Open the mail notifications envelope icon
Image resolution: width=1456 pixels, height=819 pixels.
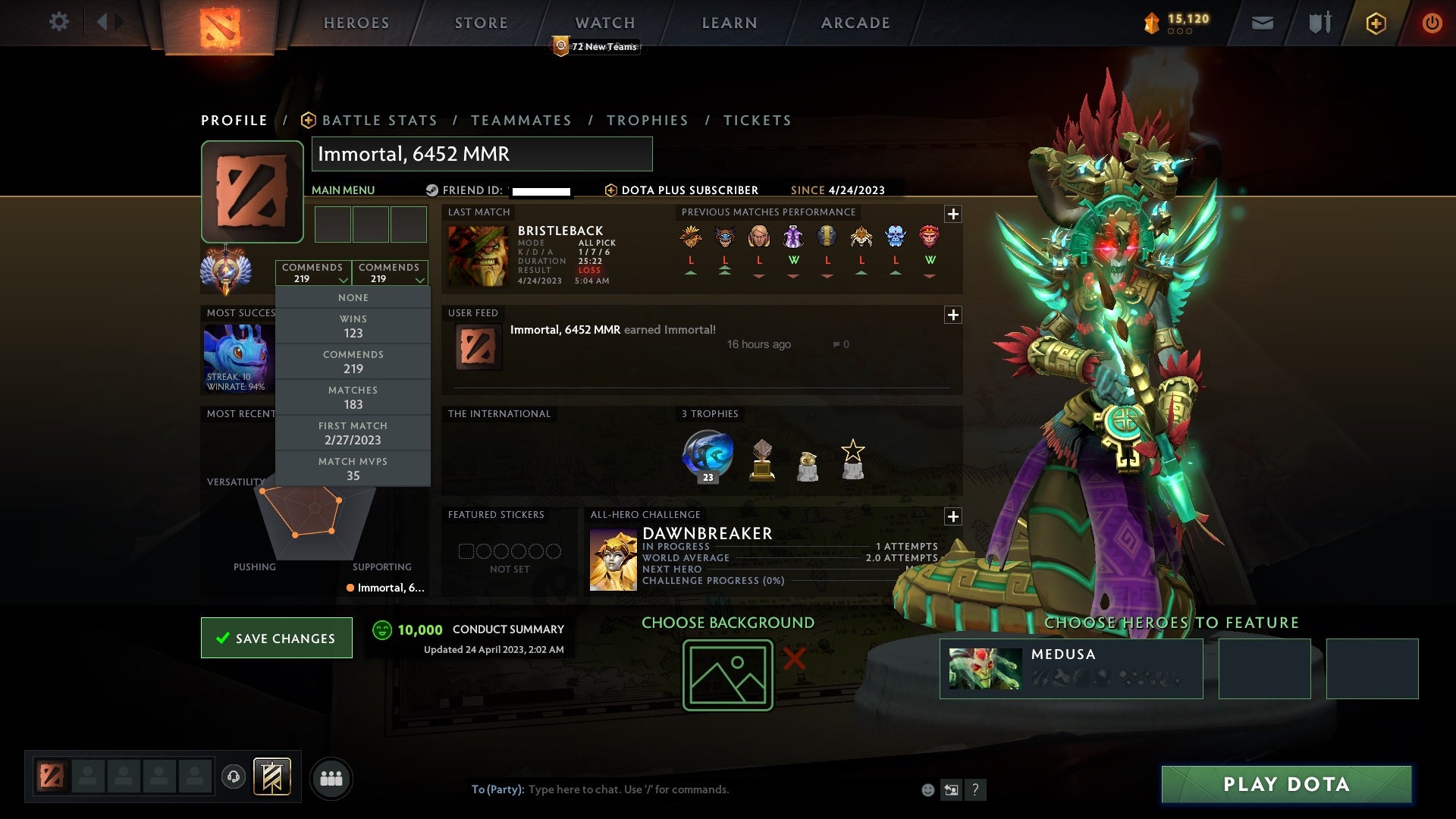click(x=1263, y=23)
